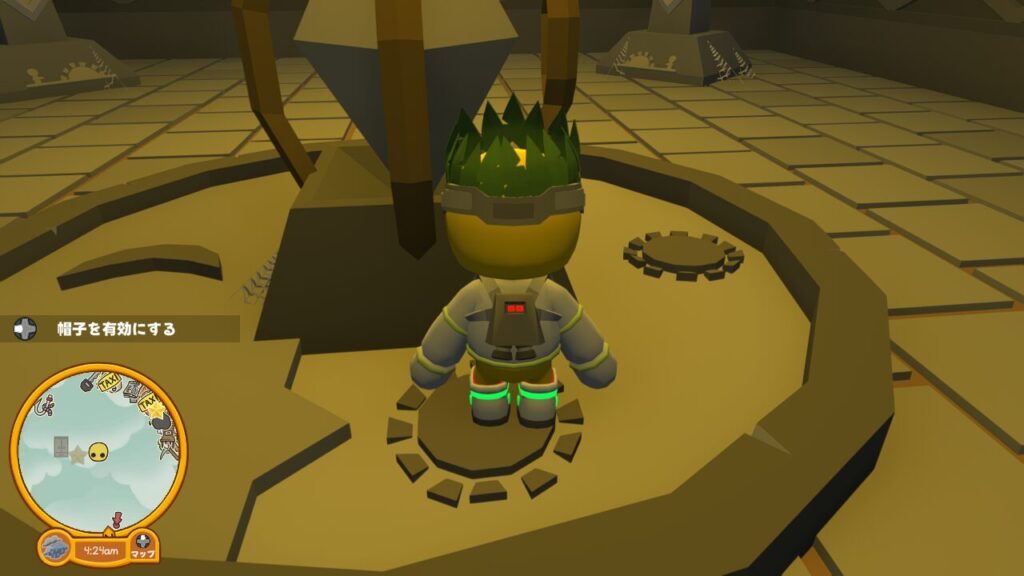This screenshot has width=1024, height=576.
Task: Click the faded star marker on the minimap
Action: tap(77, 456)
